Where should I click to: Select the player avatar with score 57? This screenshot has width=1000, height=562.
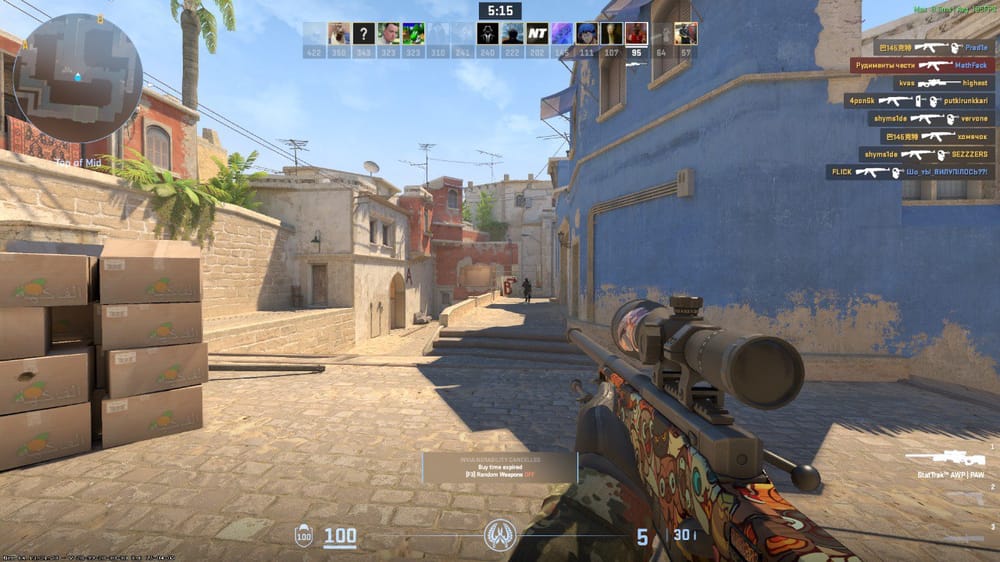[x=685, y=34]
